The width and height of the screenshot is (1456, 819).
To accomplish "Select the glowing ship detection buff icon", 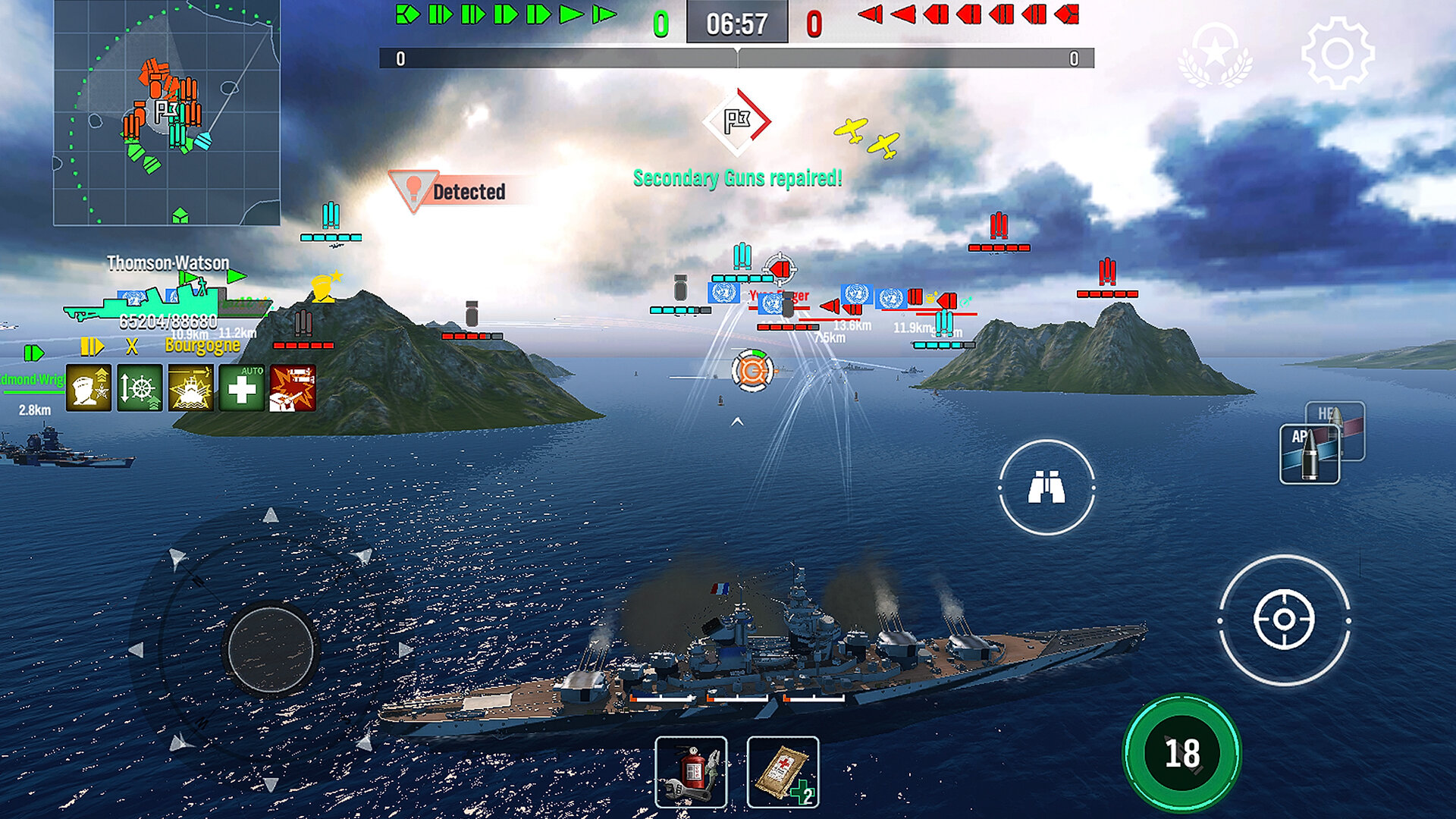I will point(190,388).
